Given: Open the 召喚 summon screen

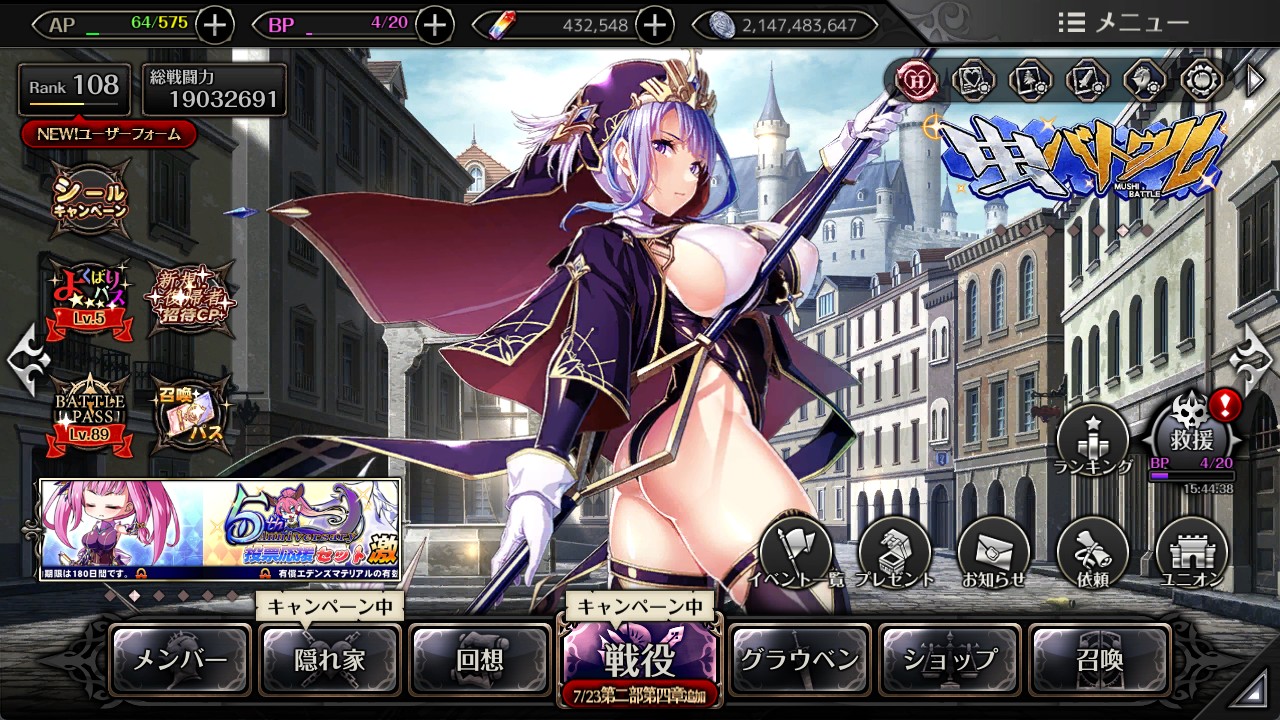Looking at the screenshot, I should pos(1099,659).
